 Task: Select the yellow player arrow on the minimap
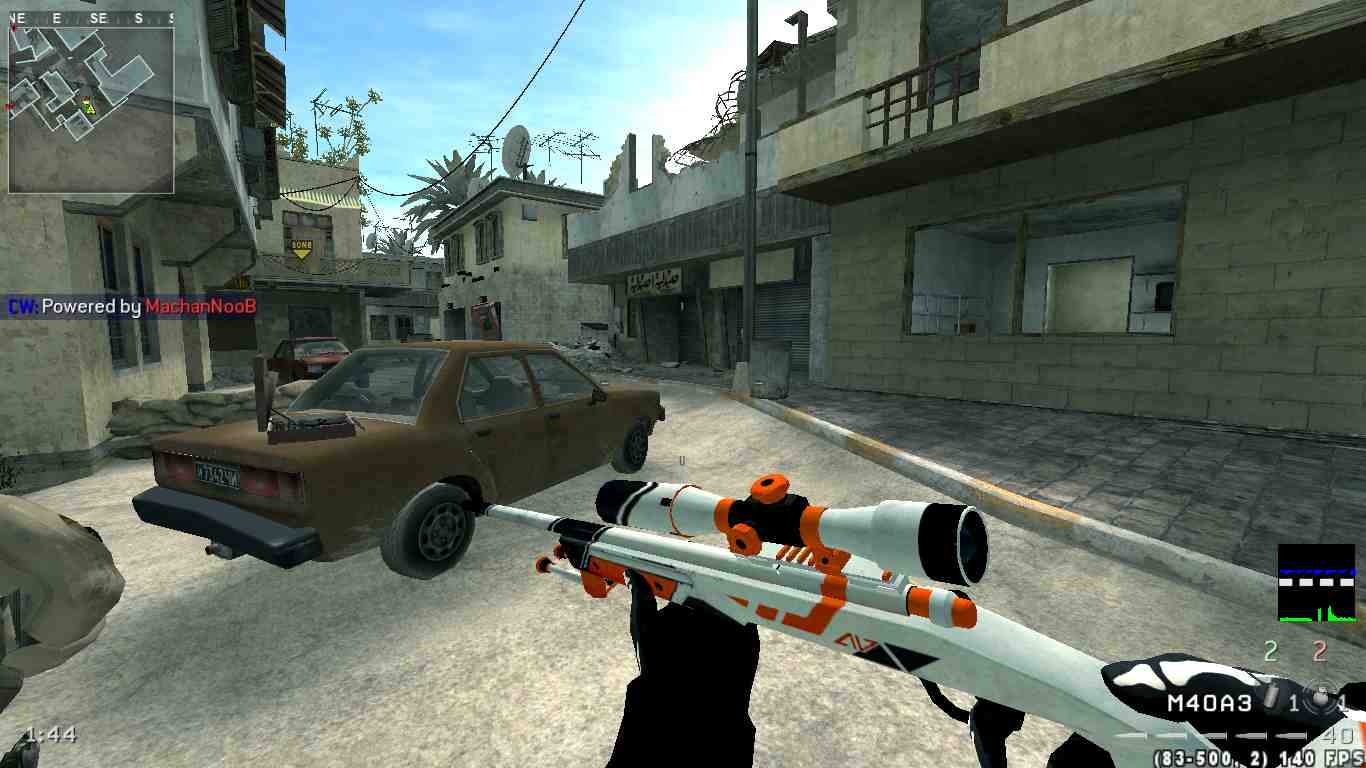point(88,105)
